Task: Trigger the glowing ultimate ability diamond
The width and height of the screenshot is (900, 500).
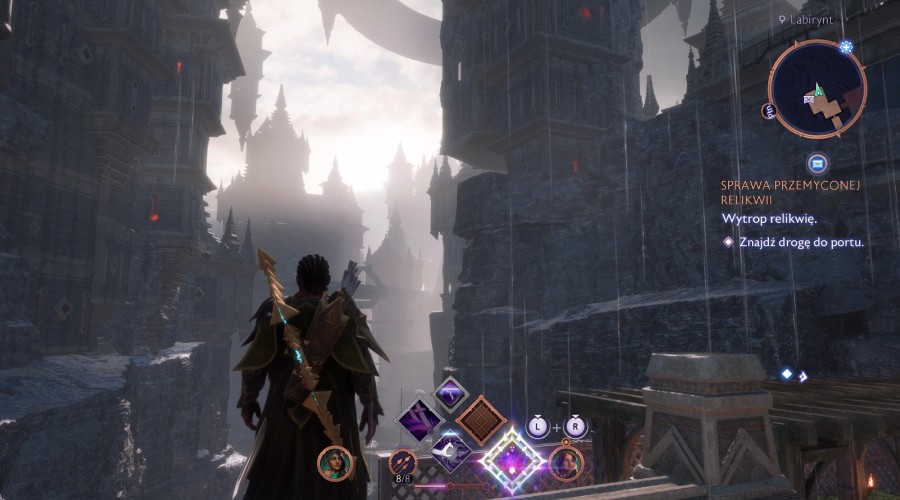Action: [x=513, y=461]
